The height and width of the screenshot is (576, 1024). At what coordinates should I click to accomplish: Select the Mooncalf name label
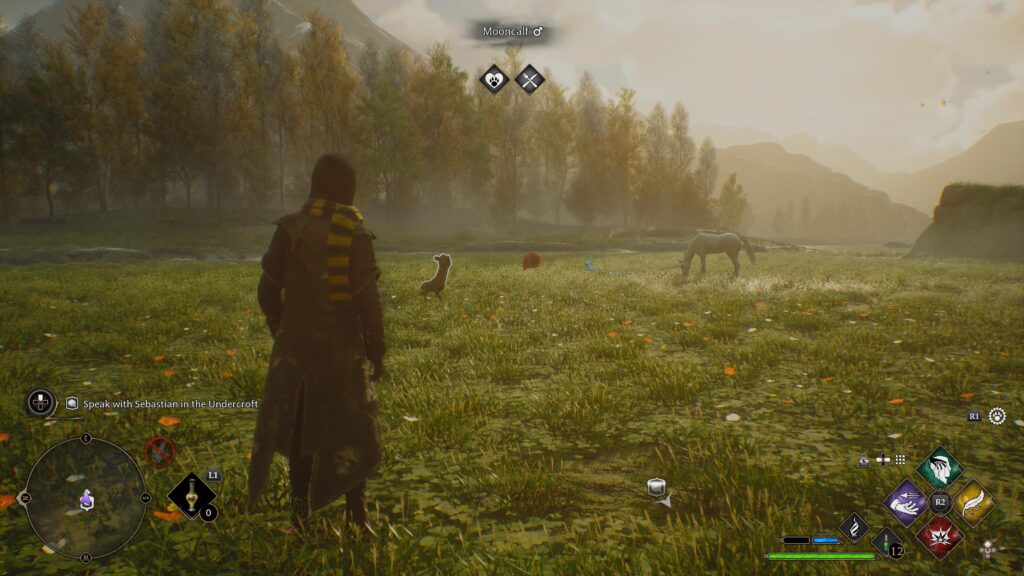coord(513,32)
